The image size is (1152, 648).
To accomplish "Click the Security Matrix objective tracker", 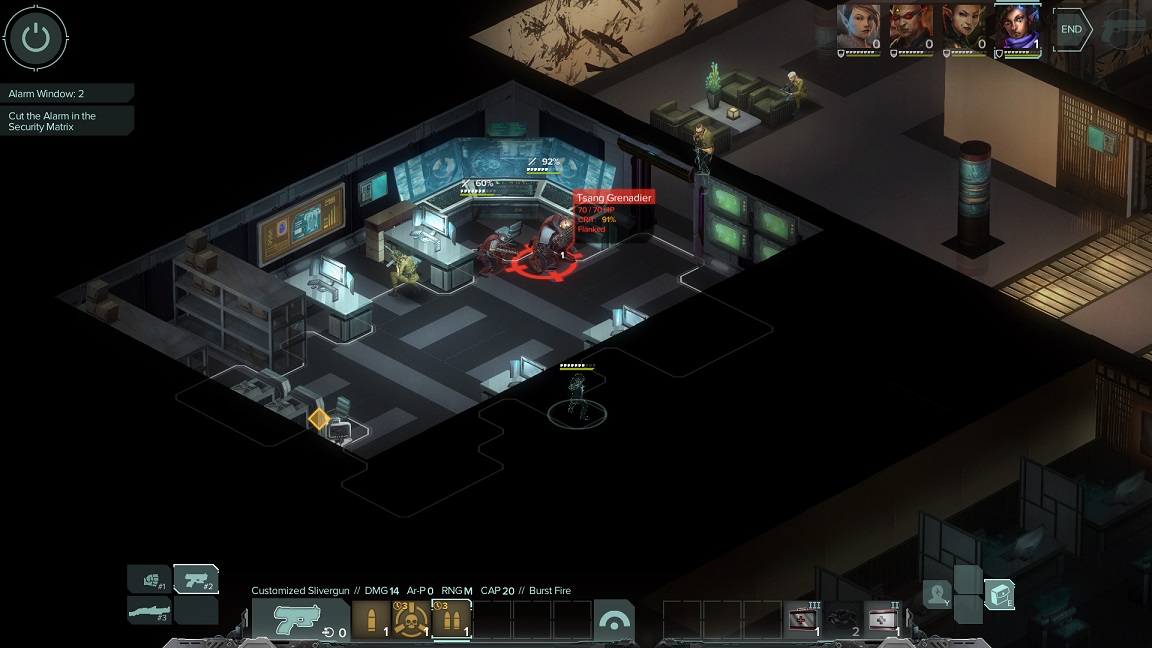I will pos(66,121).
